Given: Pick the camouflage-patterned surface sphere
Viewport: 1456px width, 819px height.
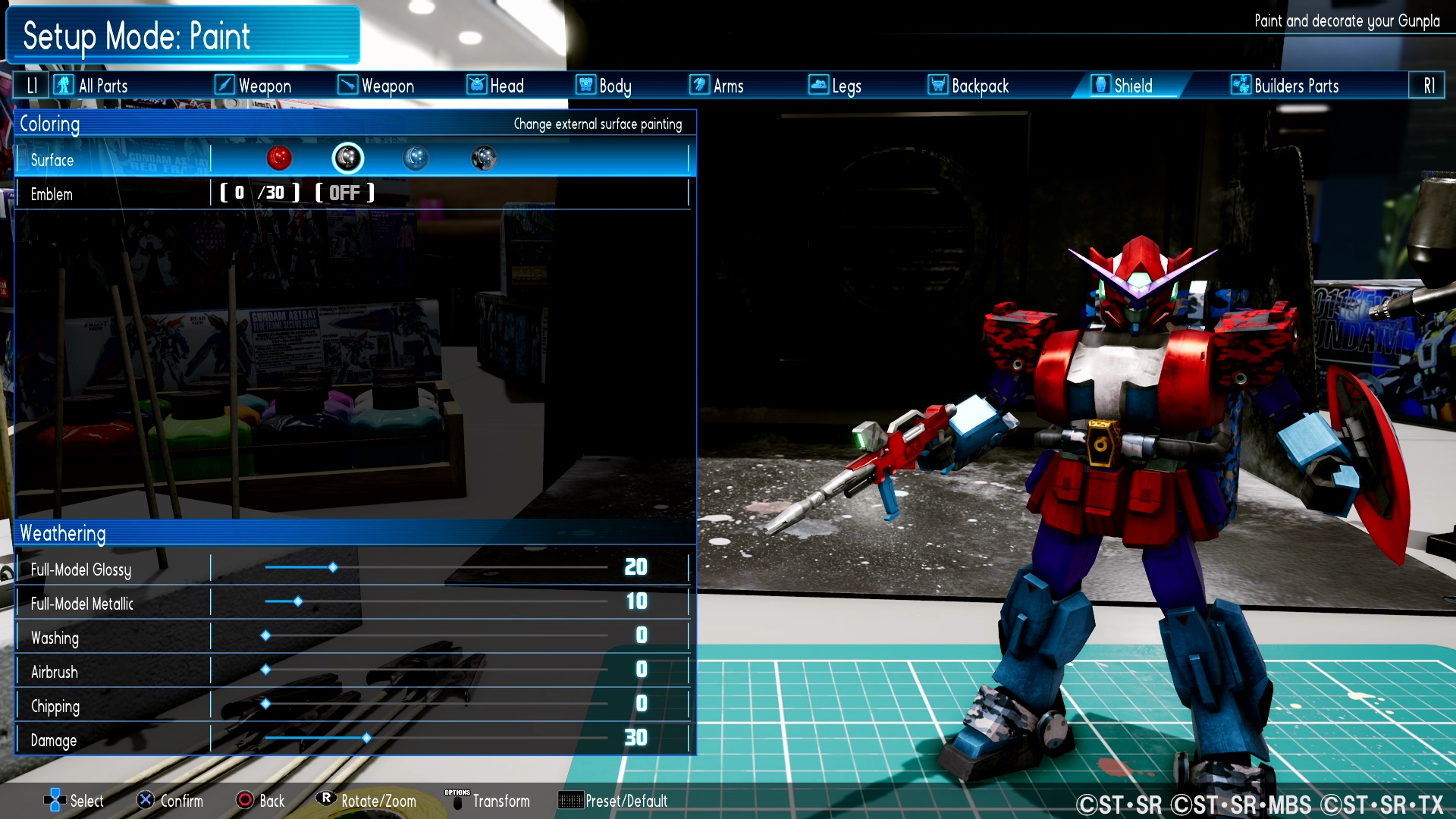Looking at the screenshot, I should point(484,158).
